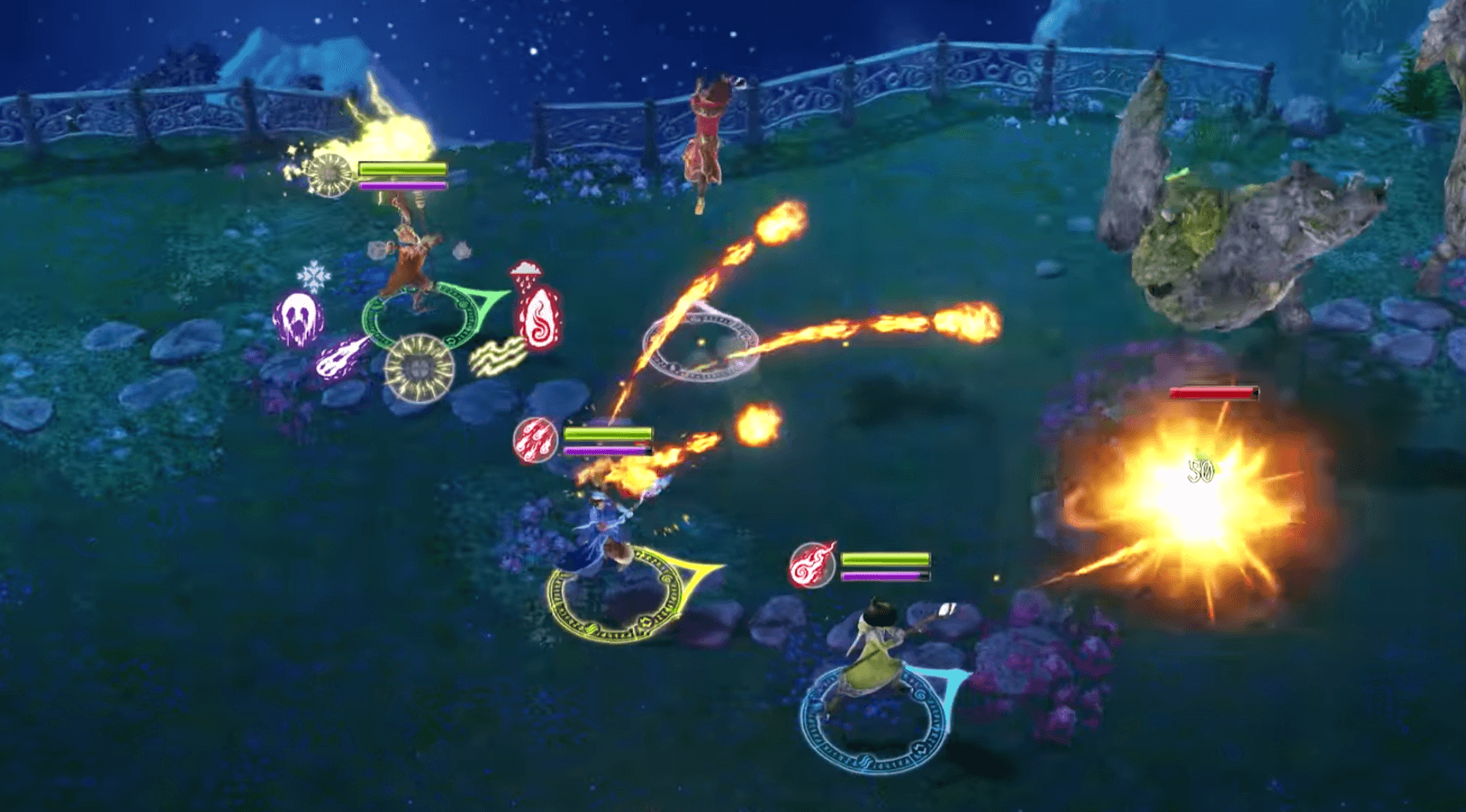The image size is (1466, 812).
Task: Select the fire swirl icon near bottom wizard
Action: tap(812, 565)
